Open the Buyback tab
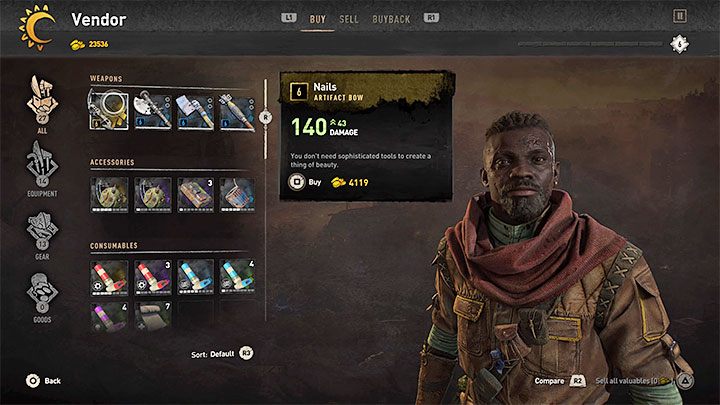The image size is (720, 405). tap(389, 18)
